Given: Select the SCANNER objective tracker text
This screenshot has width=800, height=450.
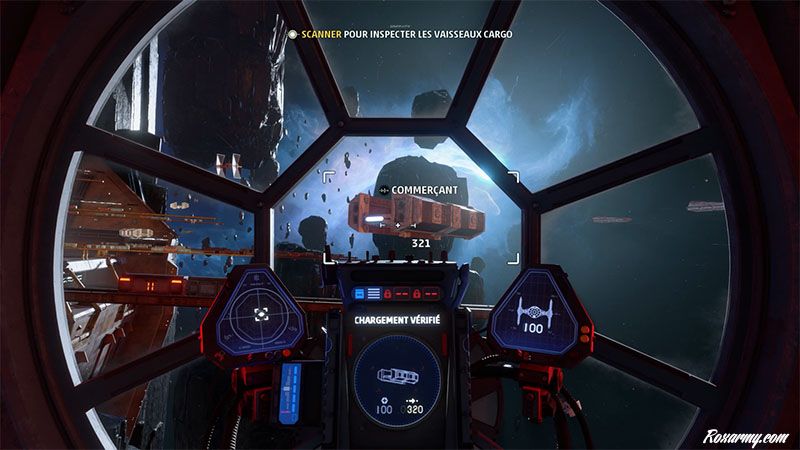Looking at the screenshot, I should click(x=402, y=34).
